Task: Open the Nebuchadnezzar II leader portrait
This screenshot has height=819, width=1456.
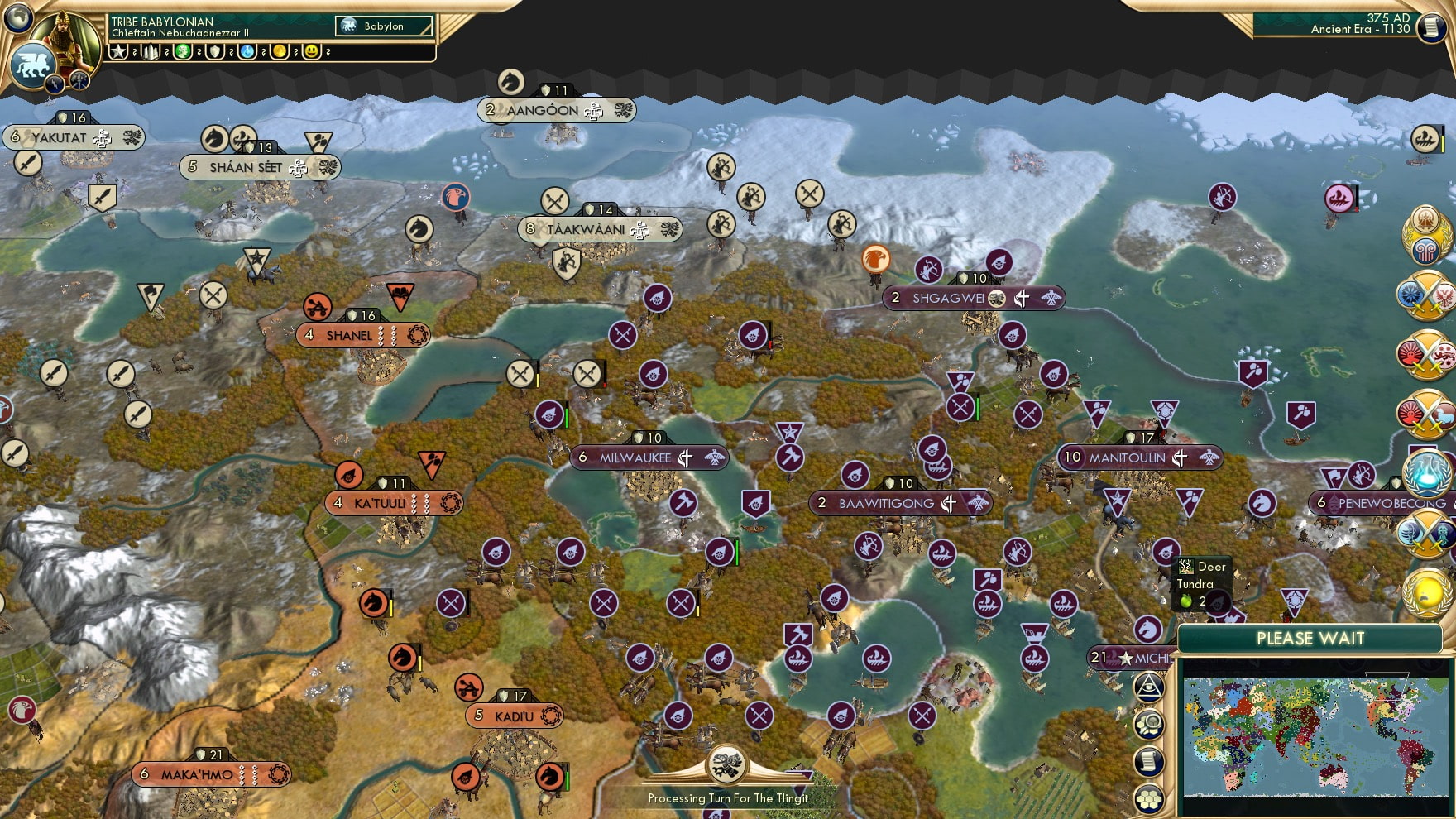Action: click(65, 43)
